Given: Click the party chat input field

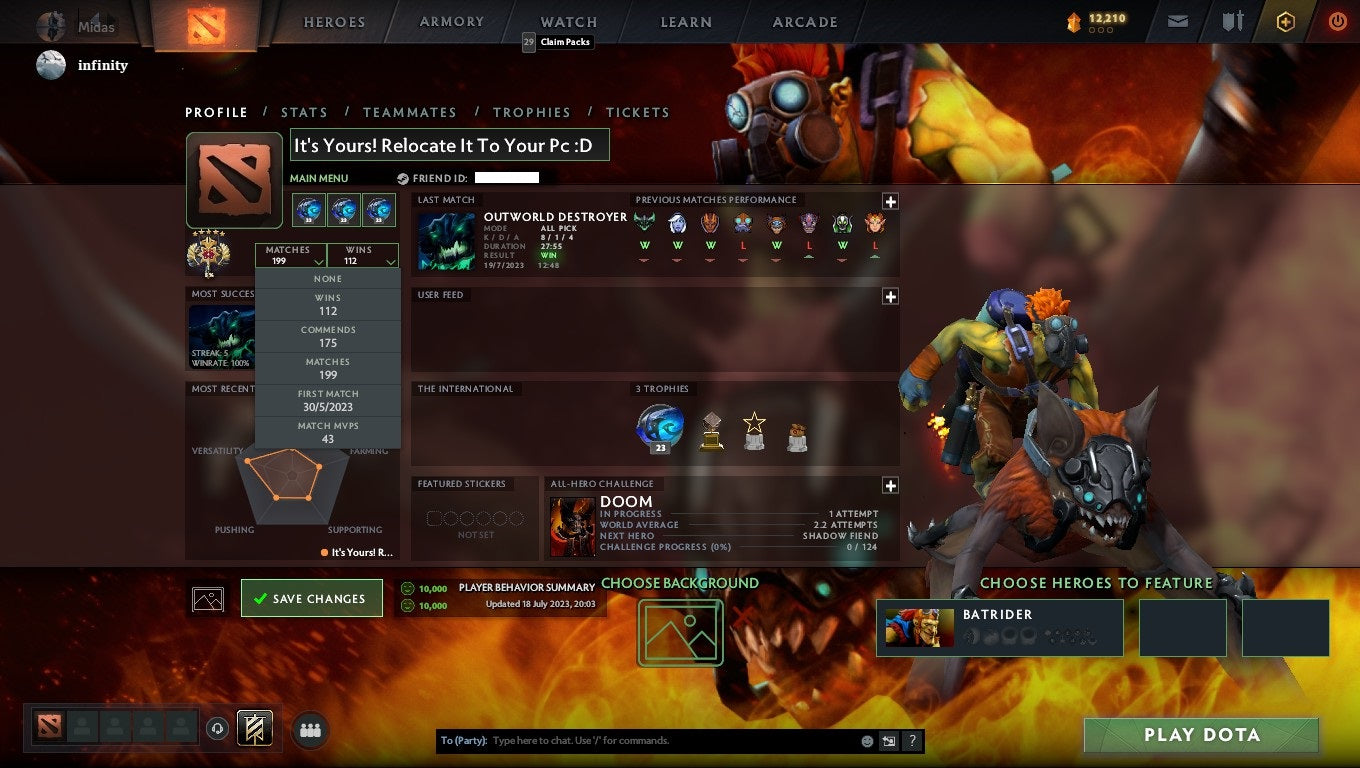Looking at the screenshot, I should point(650,740).
